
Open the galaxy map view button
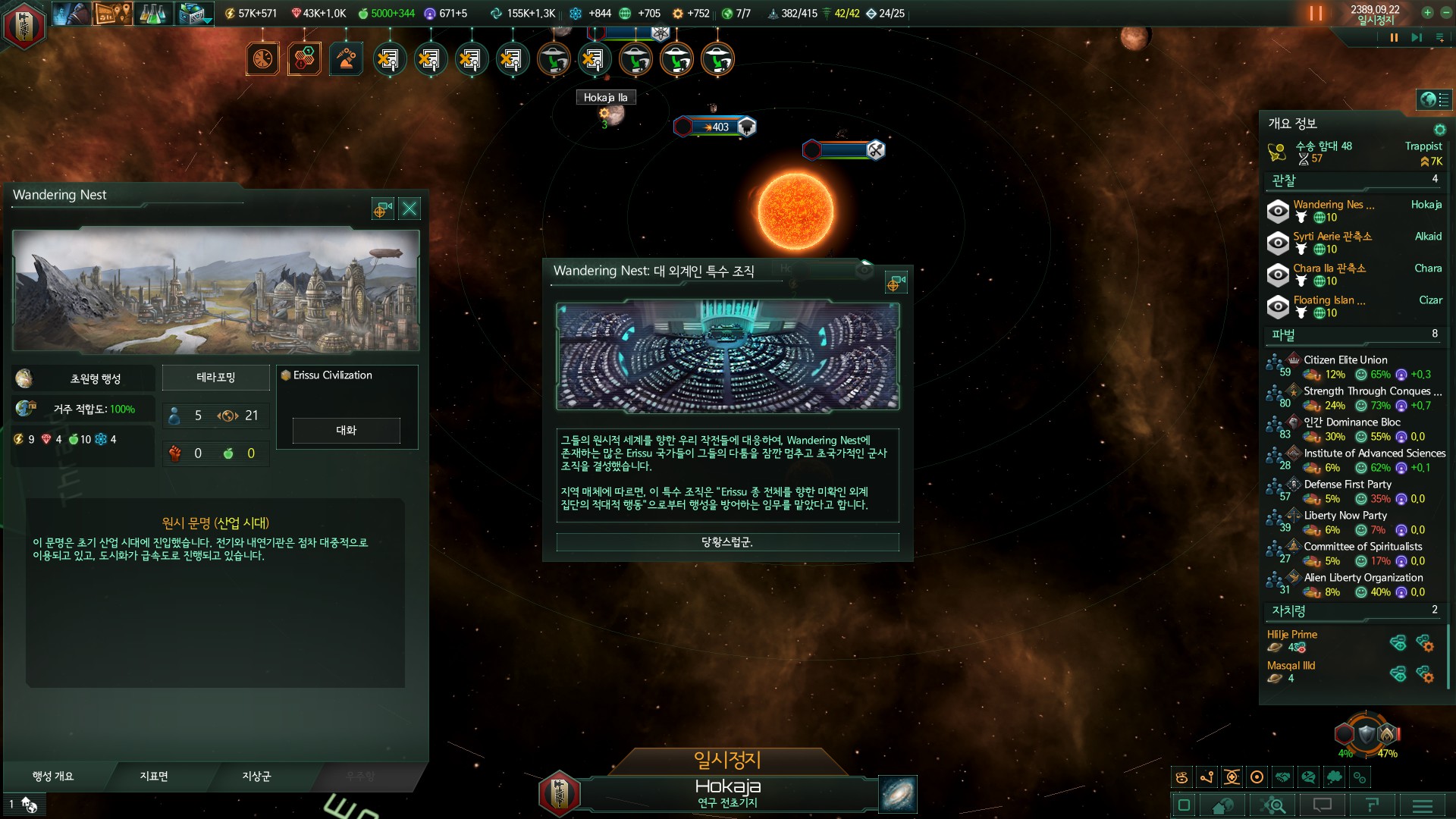point(898,794)
